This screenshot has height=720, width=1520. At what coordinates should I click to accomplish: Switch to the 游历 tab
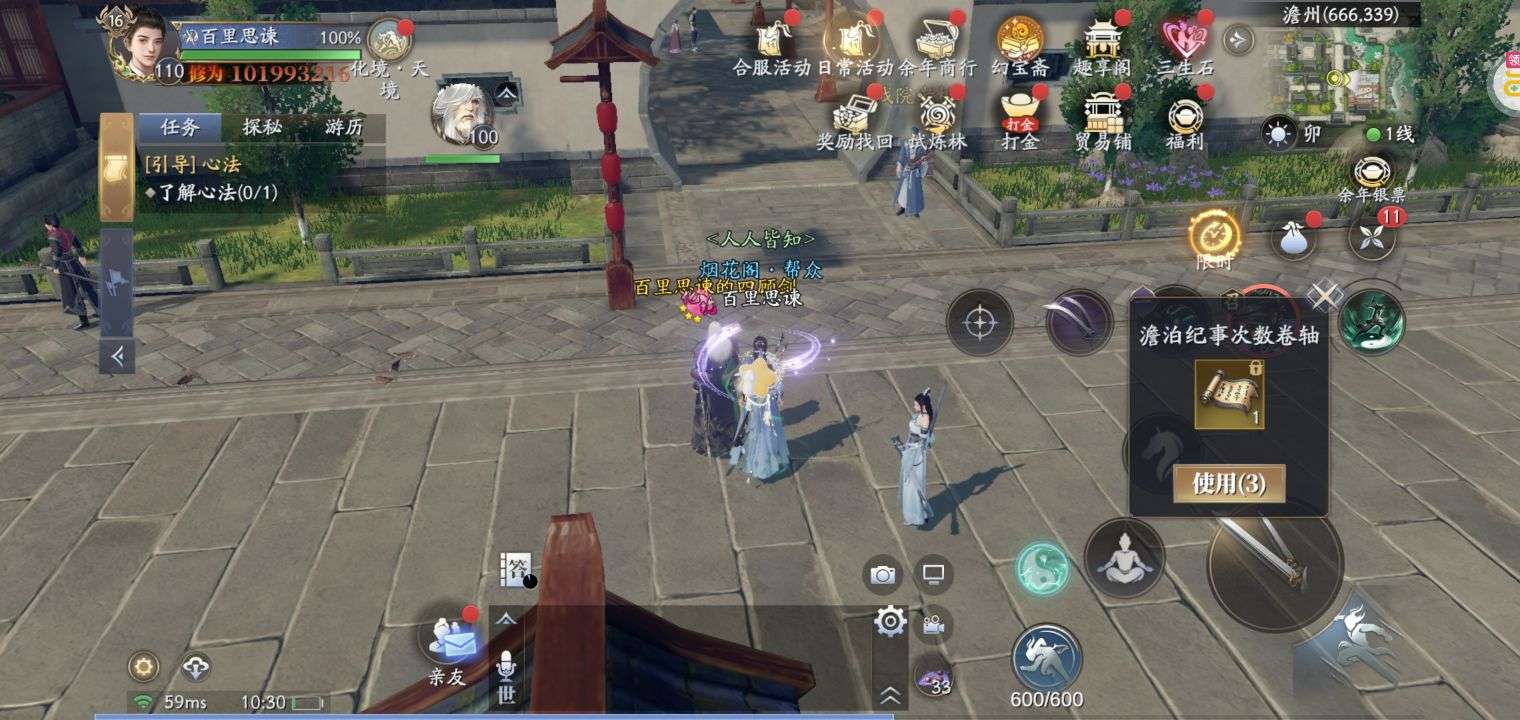coord(347,128)
